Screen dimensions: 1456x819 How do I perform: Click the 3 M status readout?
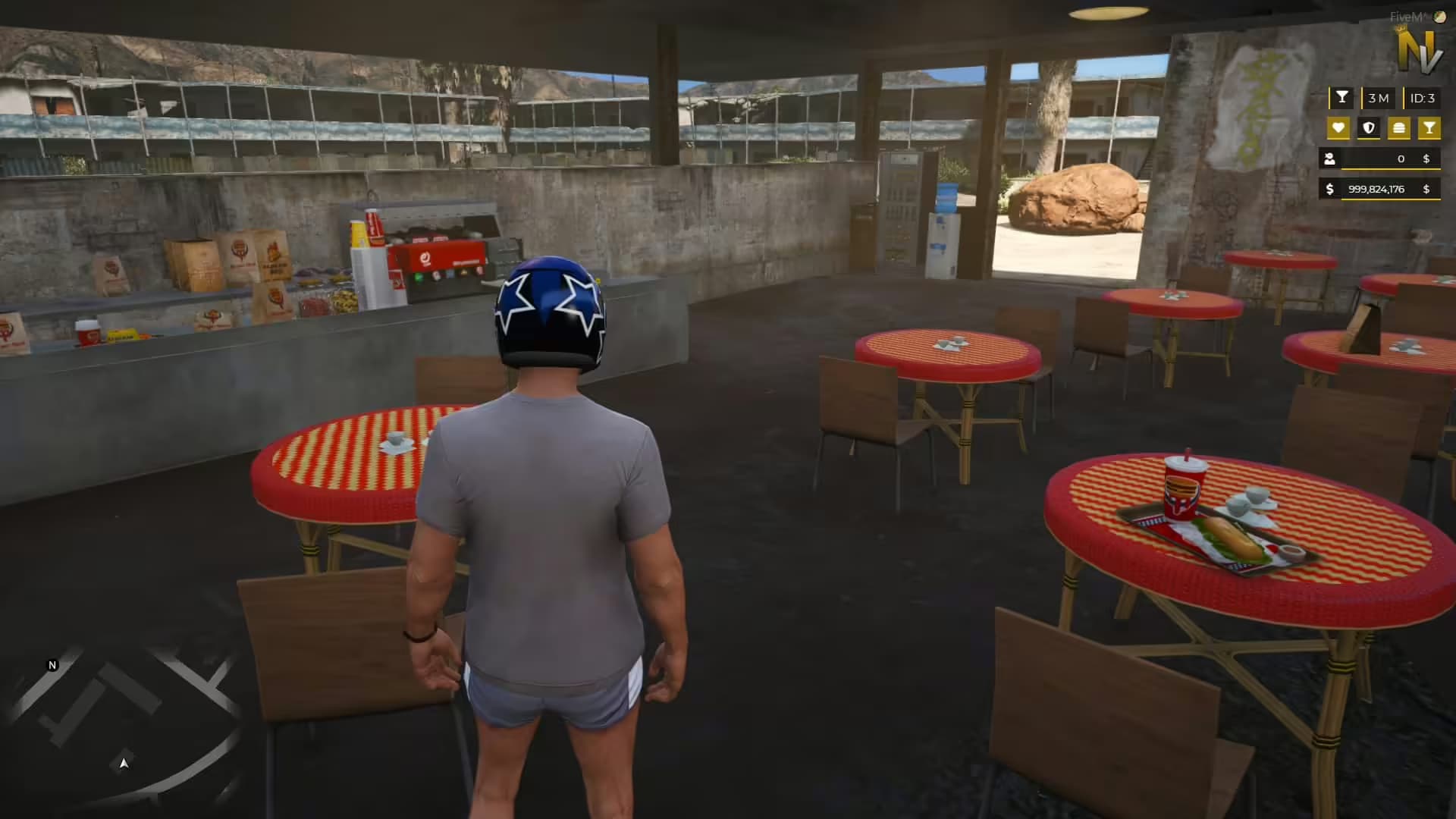pos(1379,98)
